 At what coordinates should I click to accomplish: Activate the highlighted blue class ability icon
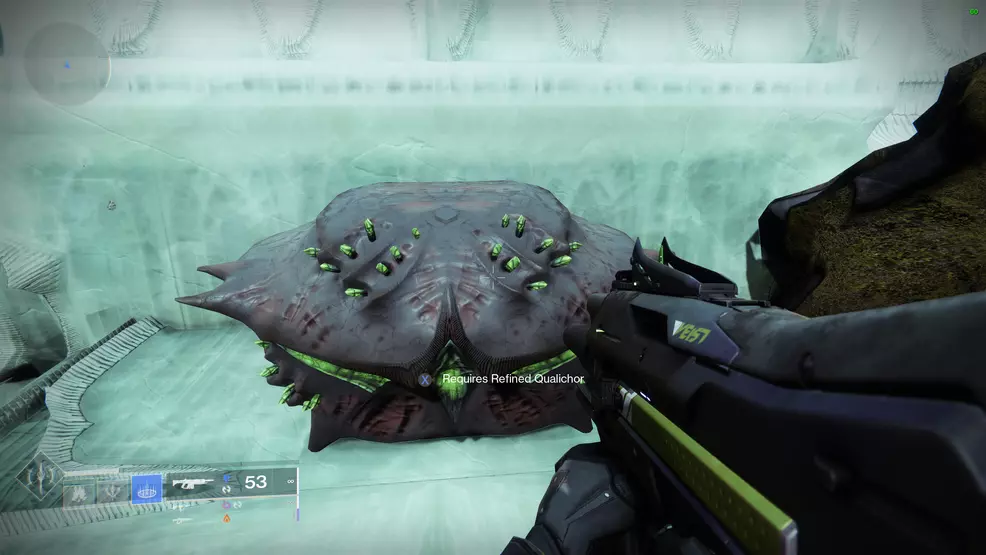point(147,489)
